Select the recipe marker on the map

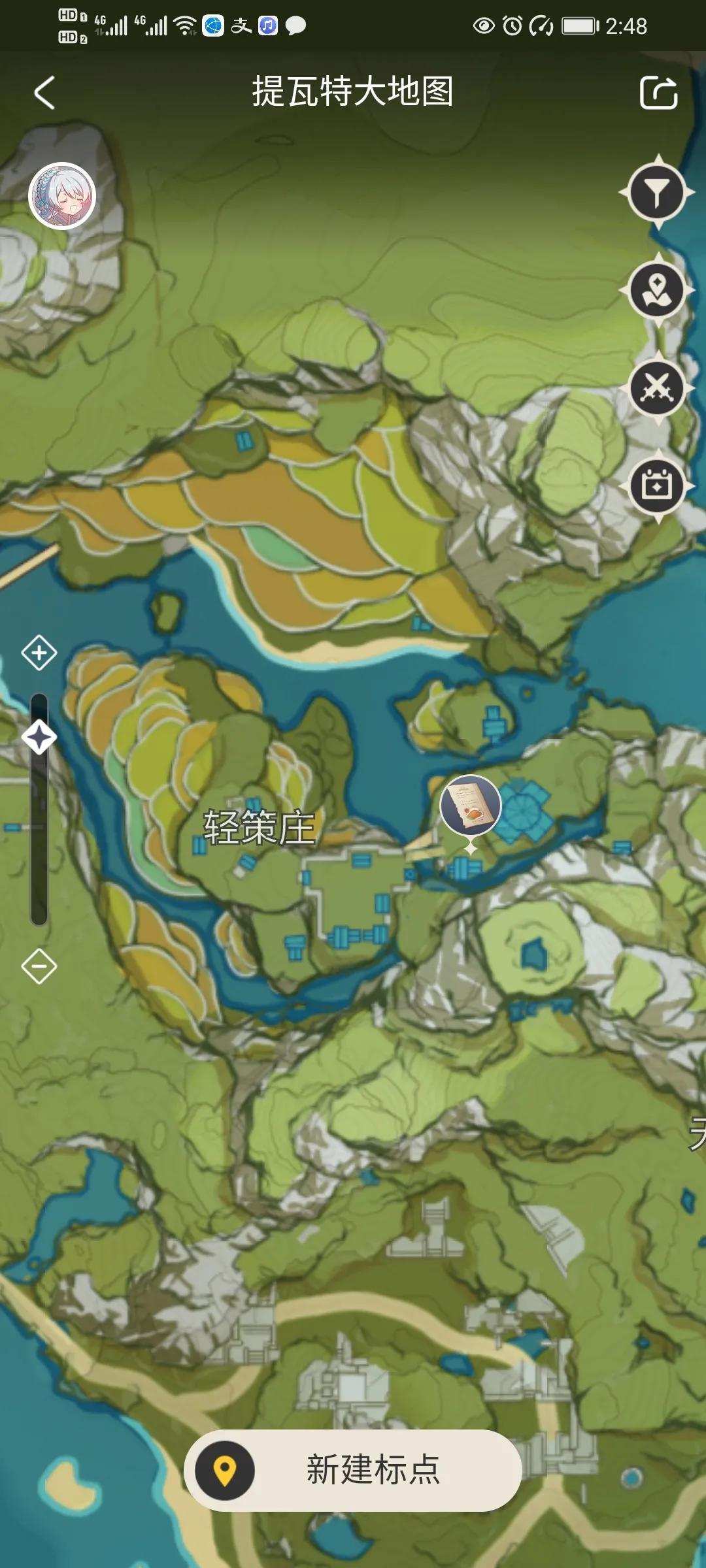click(471, 806)
